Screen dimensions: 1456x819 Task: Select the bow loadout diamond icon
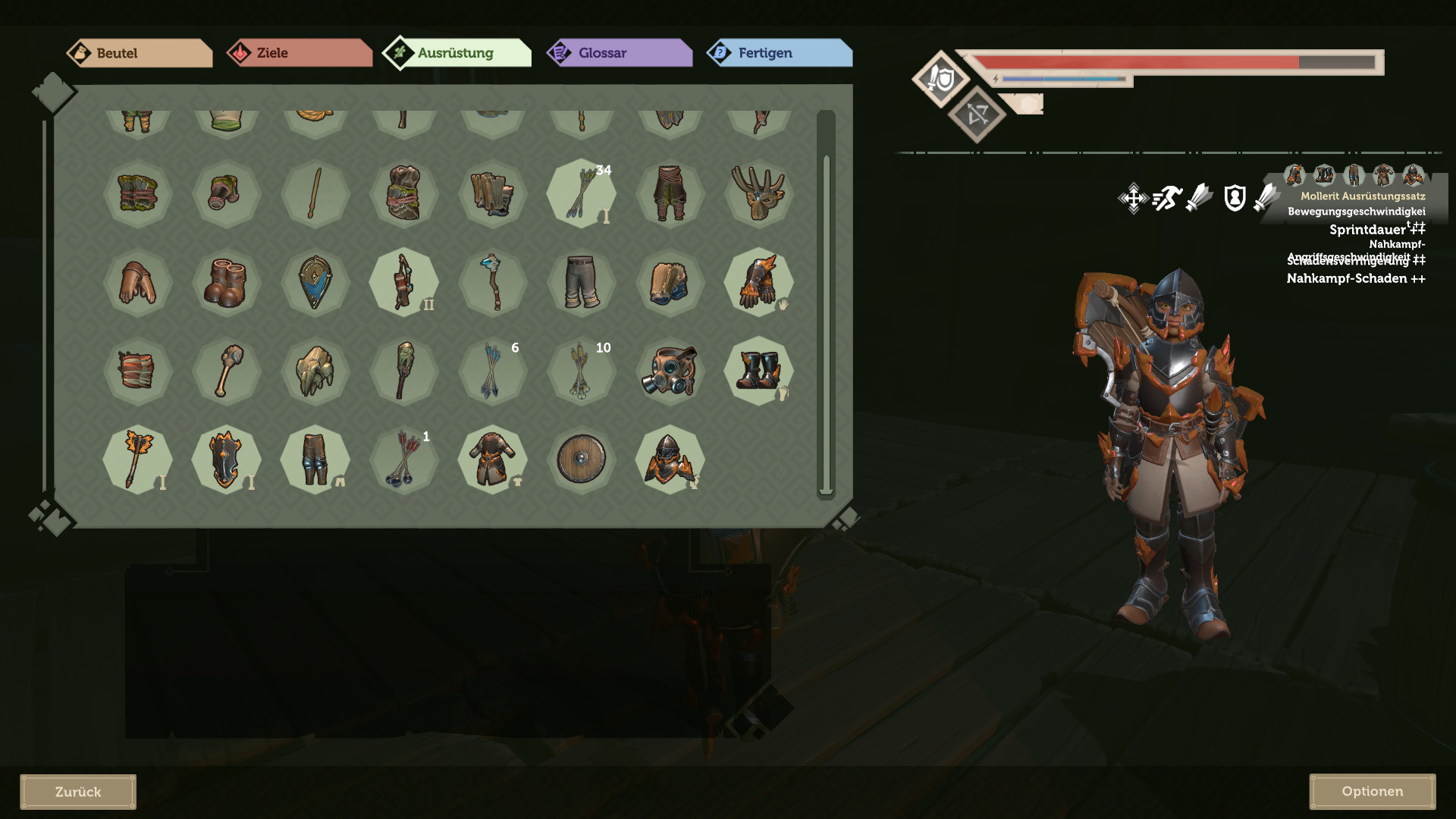pyautogui.click(x=977, y=115)
